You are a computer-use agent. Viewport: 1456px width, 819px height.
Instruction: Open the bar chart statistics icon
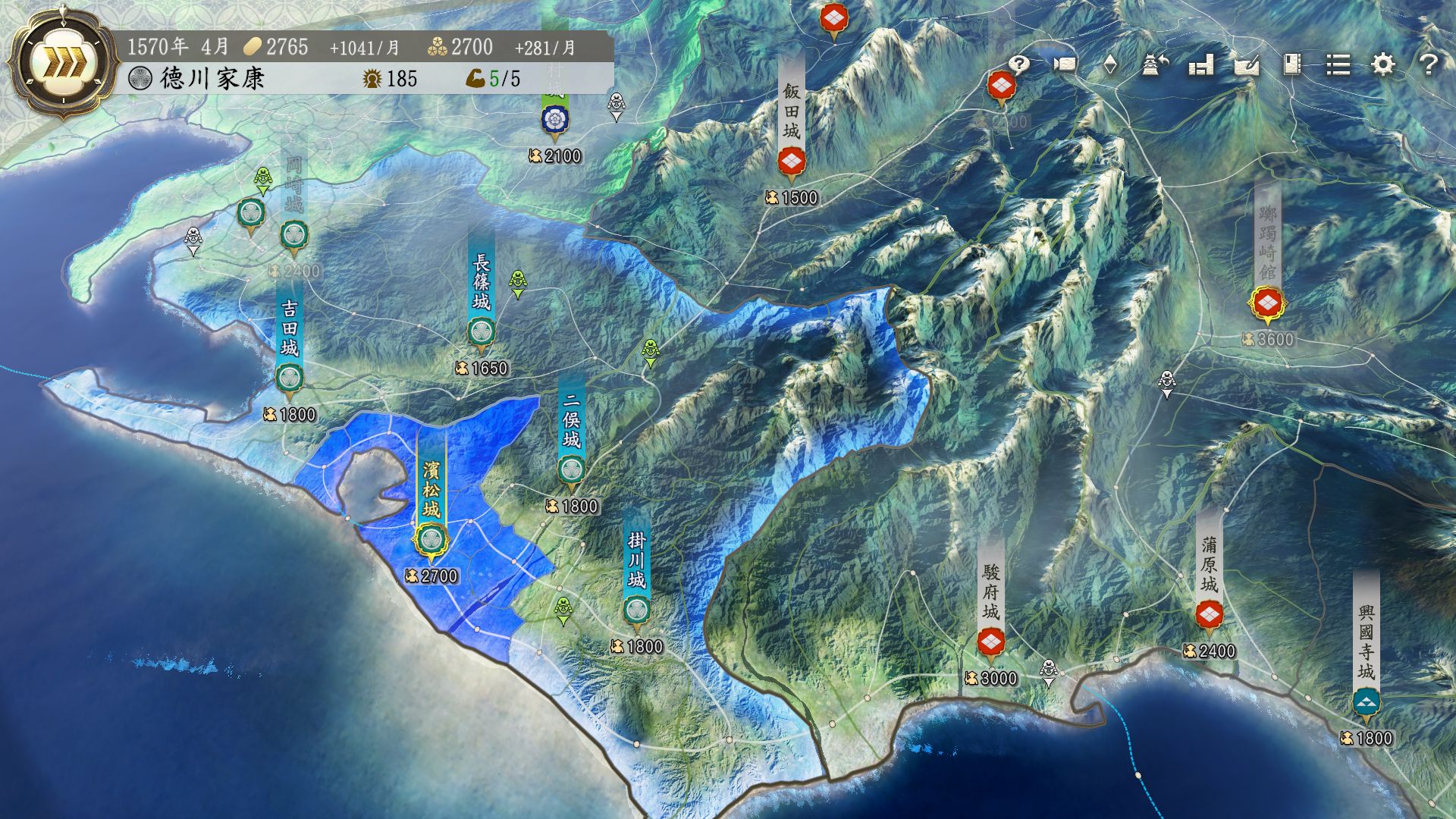1201,64
